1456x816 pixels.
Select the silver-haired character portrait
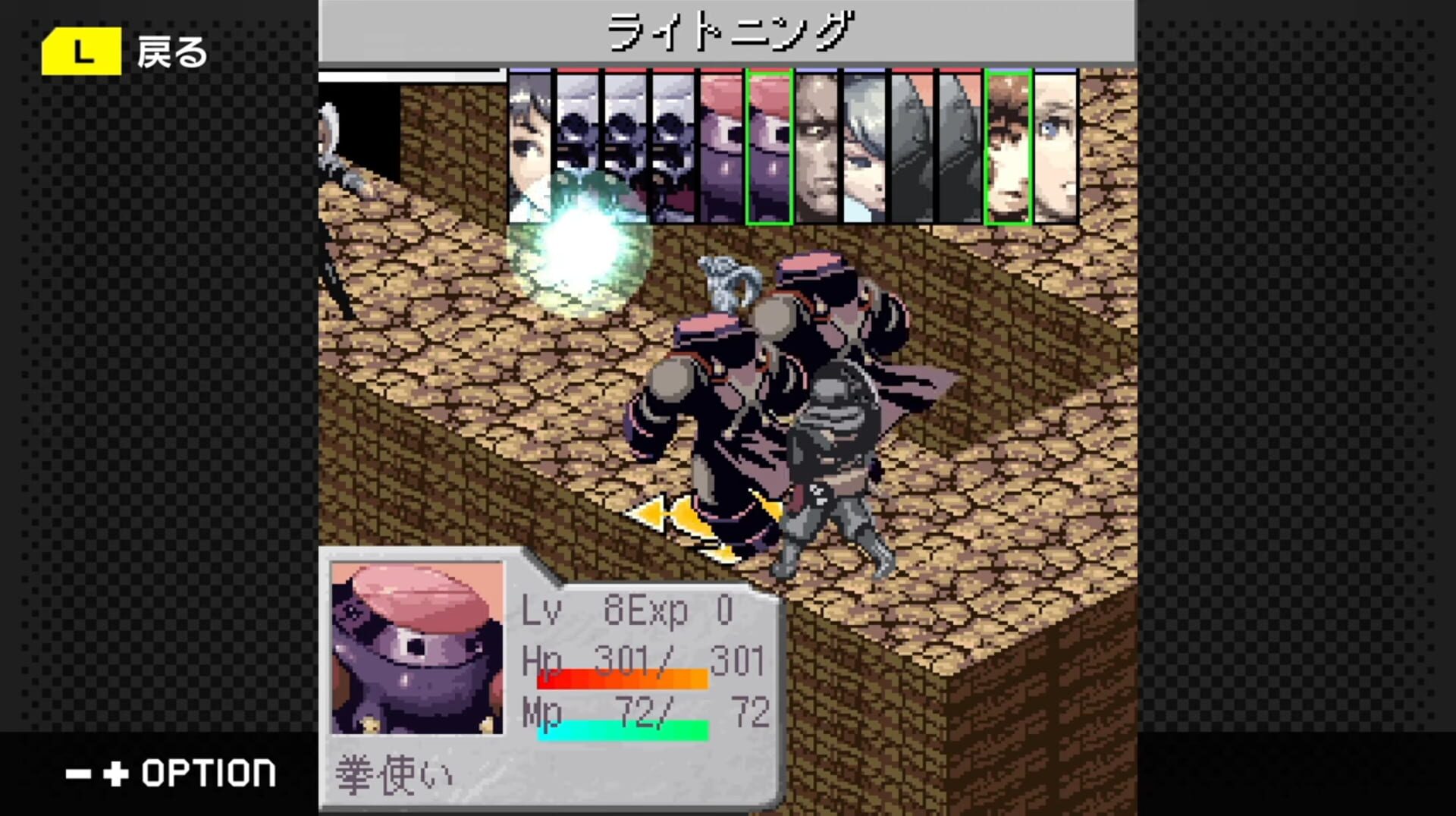point(864,144)
